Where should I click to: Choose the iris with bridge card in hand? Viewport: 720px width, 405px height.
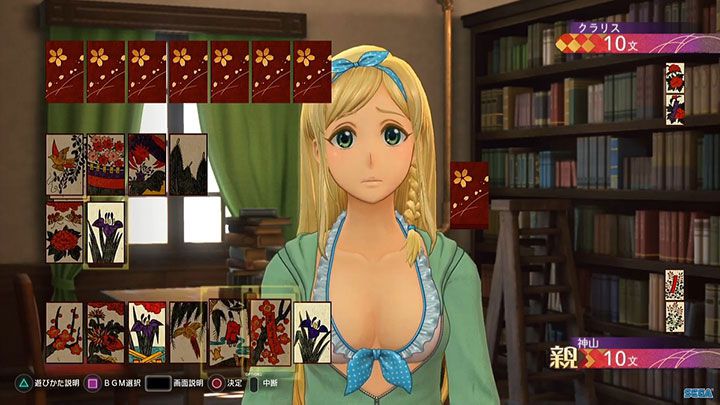(147, 331)
